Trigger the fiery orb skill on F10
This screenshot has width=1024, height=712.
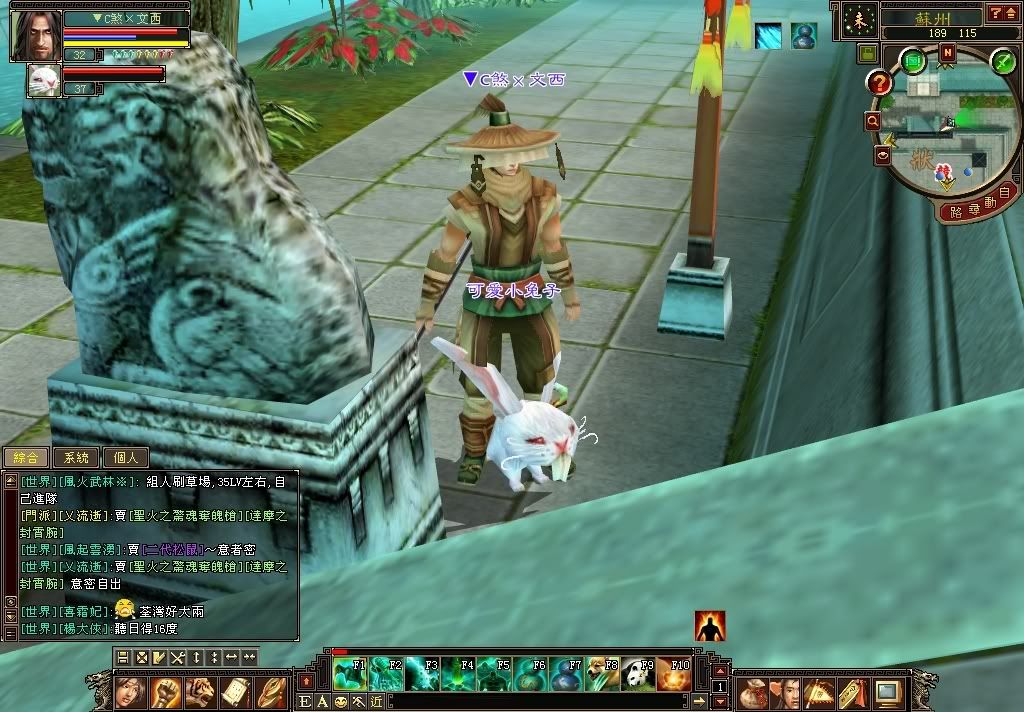(x=675, y=675)
